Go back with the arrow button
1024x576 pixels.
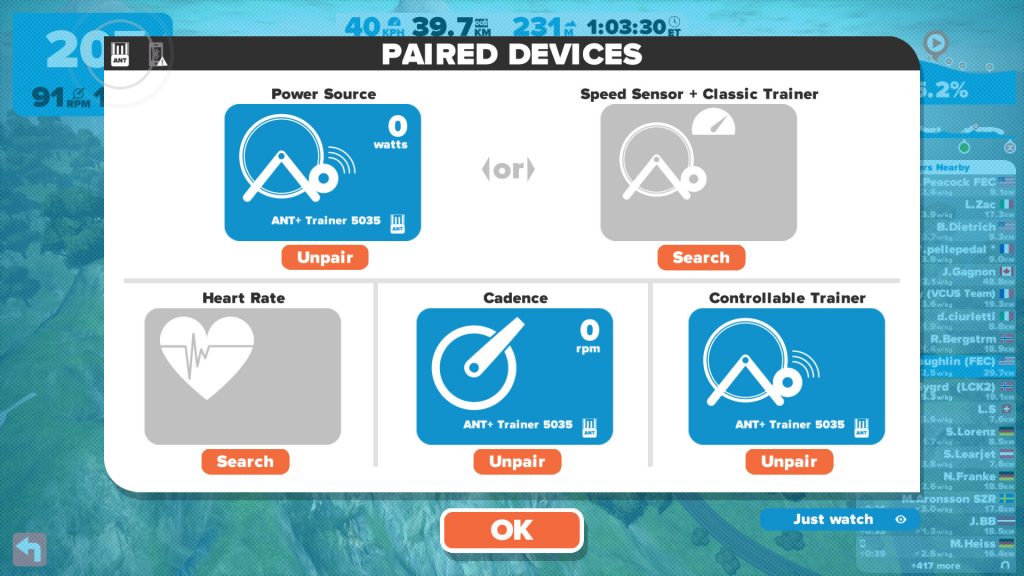tap(29, 549)
